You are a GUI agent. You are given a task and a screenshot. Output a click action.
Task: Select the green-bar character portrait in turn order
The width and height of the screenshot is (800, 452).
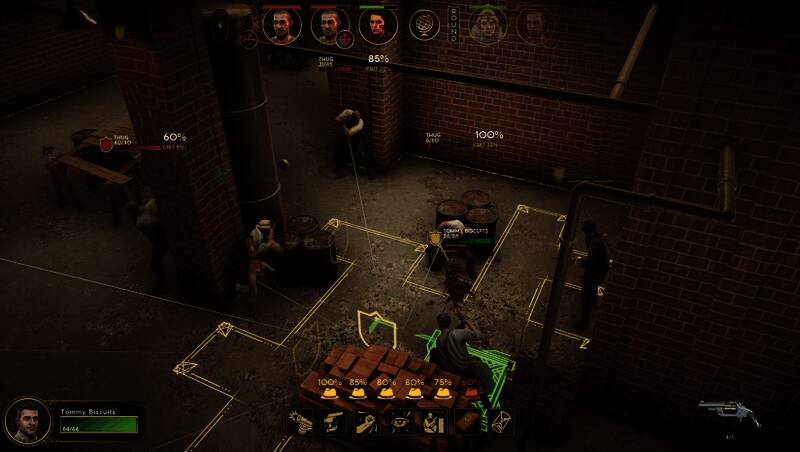(378, 26)
